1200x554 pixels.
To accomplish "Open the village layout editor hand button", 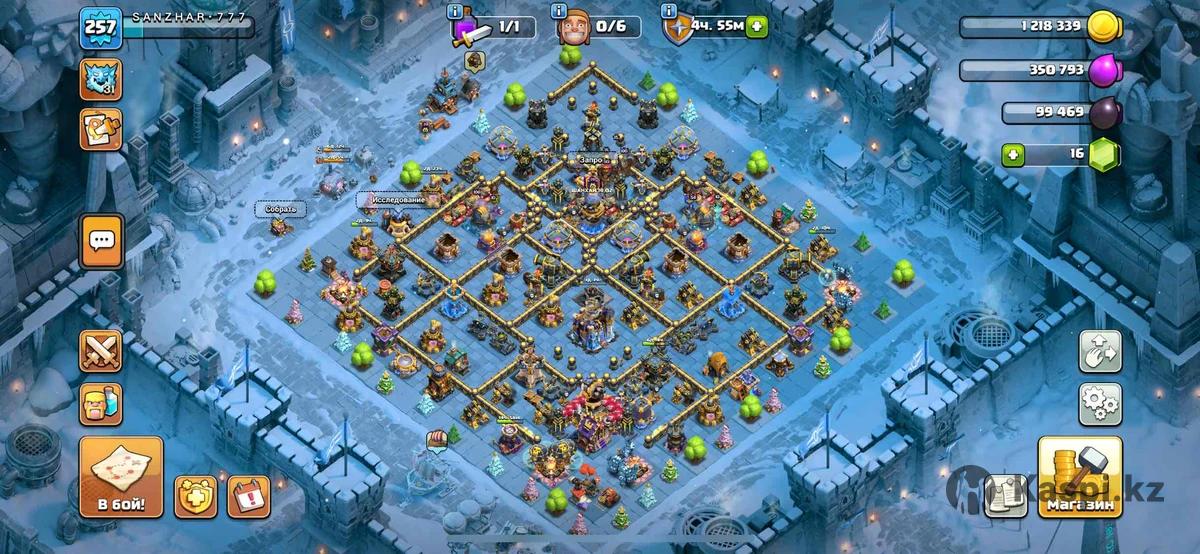I will pyautogui.click(x=1099, y=351).
